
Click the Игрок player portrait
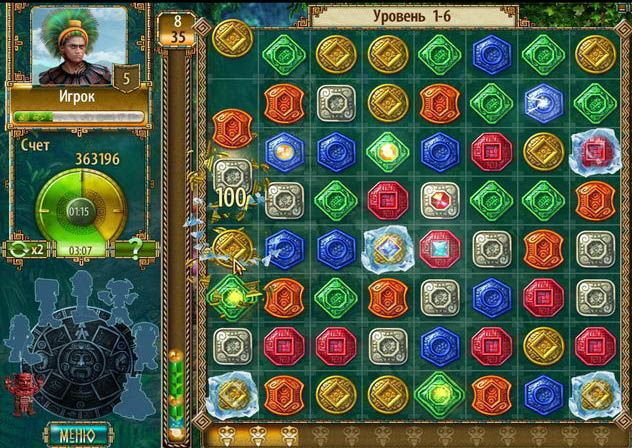(71, 46)
